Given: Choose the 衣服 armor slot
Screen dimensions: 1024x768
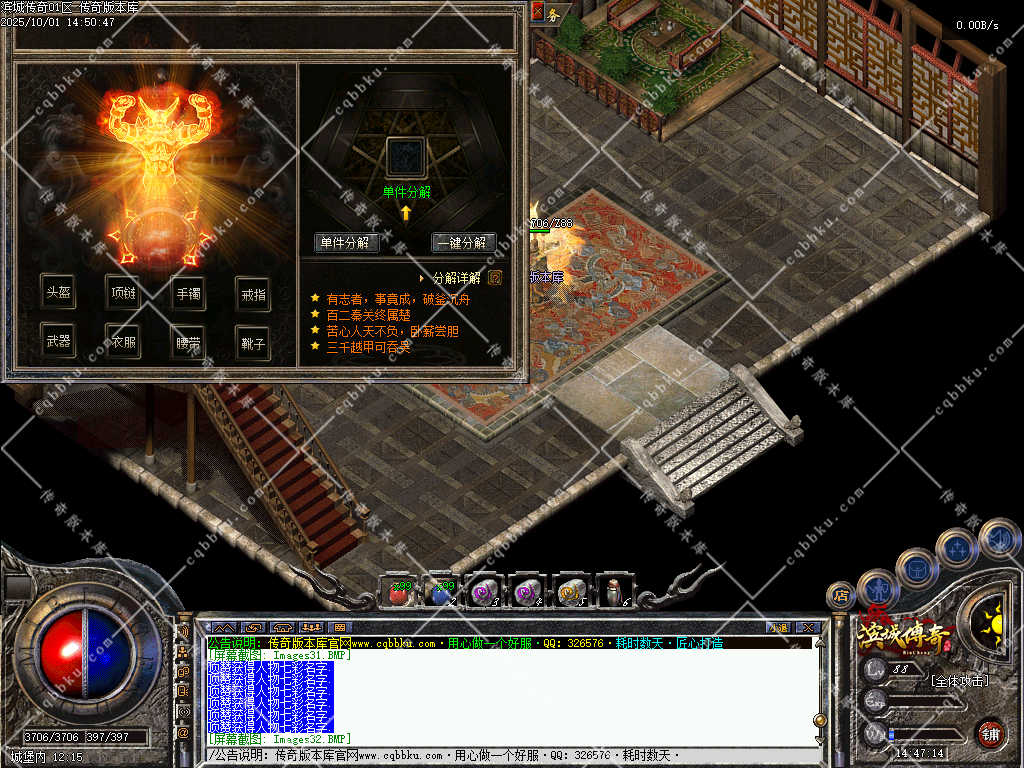Looking at the screenshot, I should coord(123,341).
